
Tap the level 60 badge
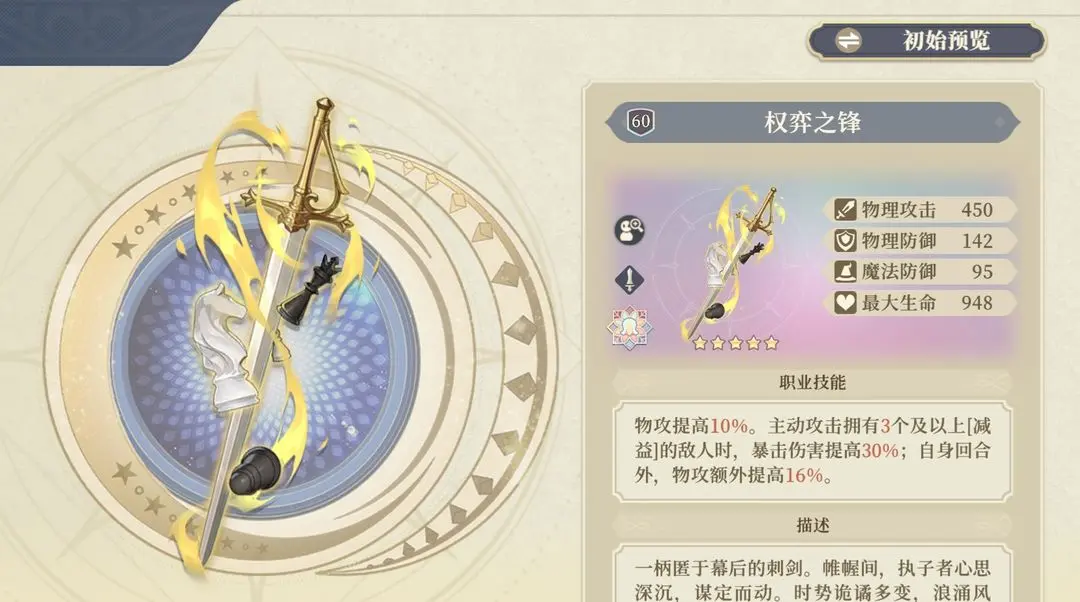(x=641, y=123)
